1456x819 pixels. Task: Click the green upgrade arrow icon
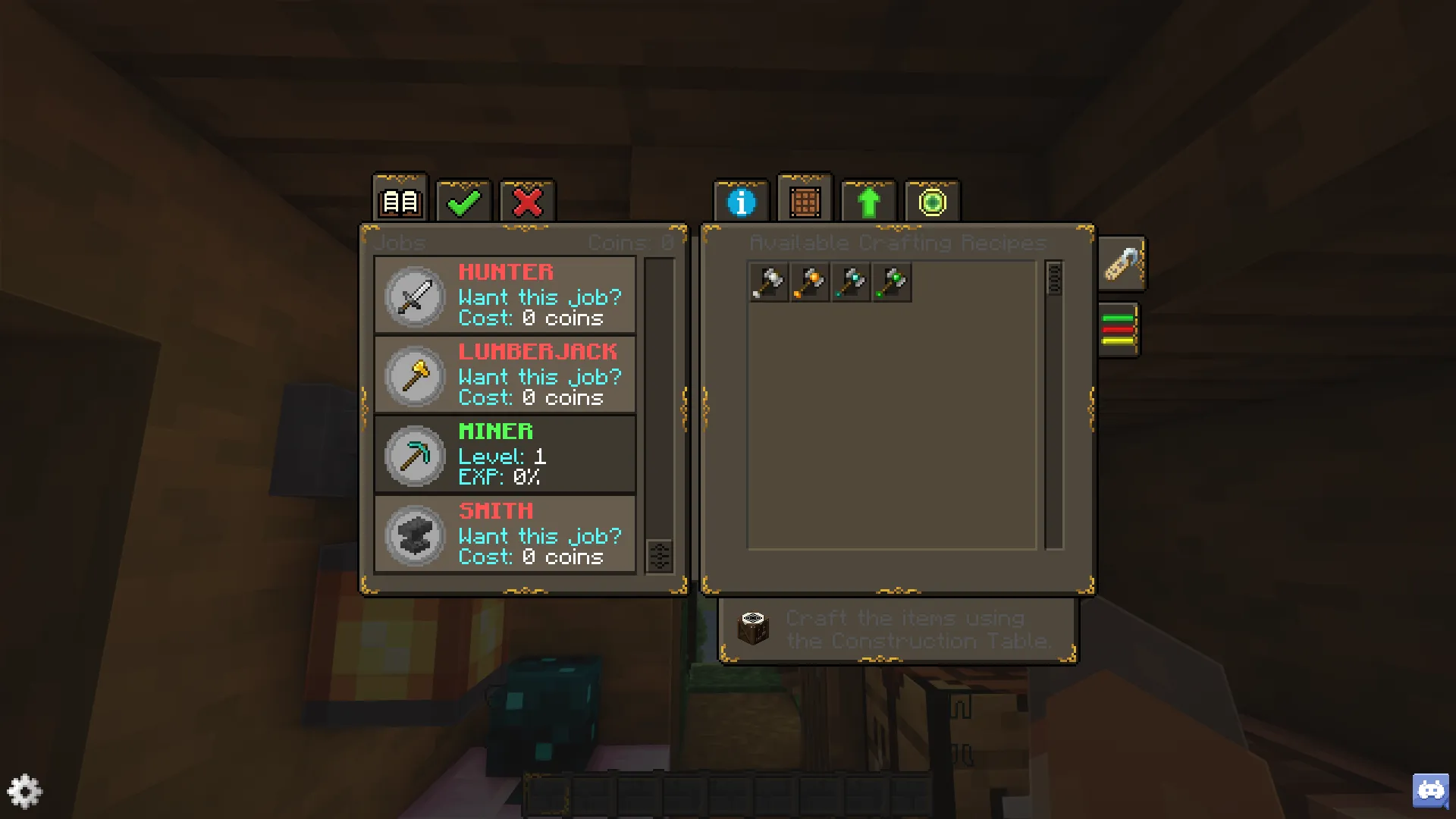(868, 201)
